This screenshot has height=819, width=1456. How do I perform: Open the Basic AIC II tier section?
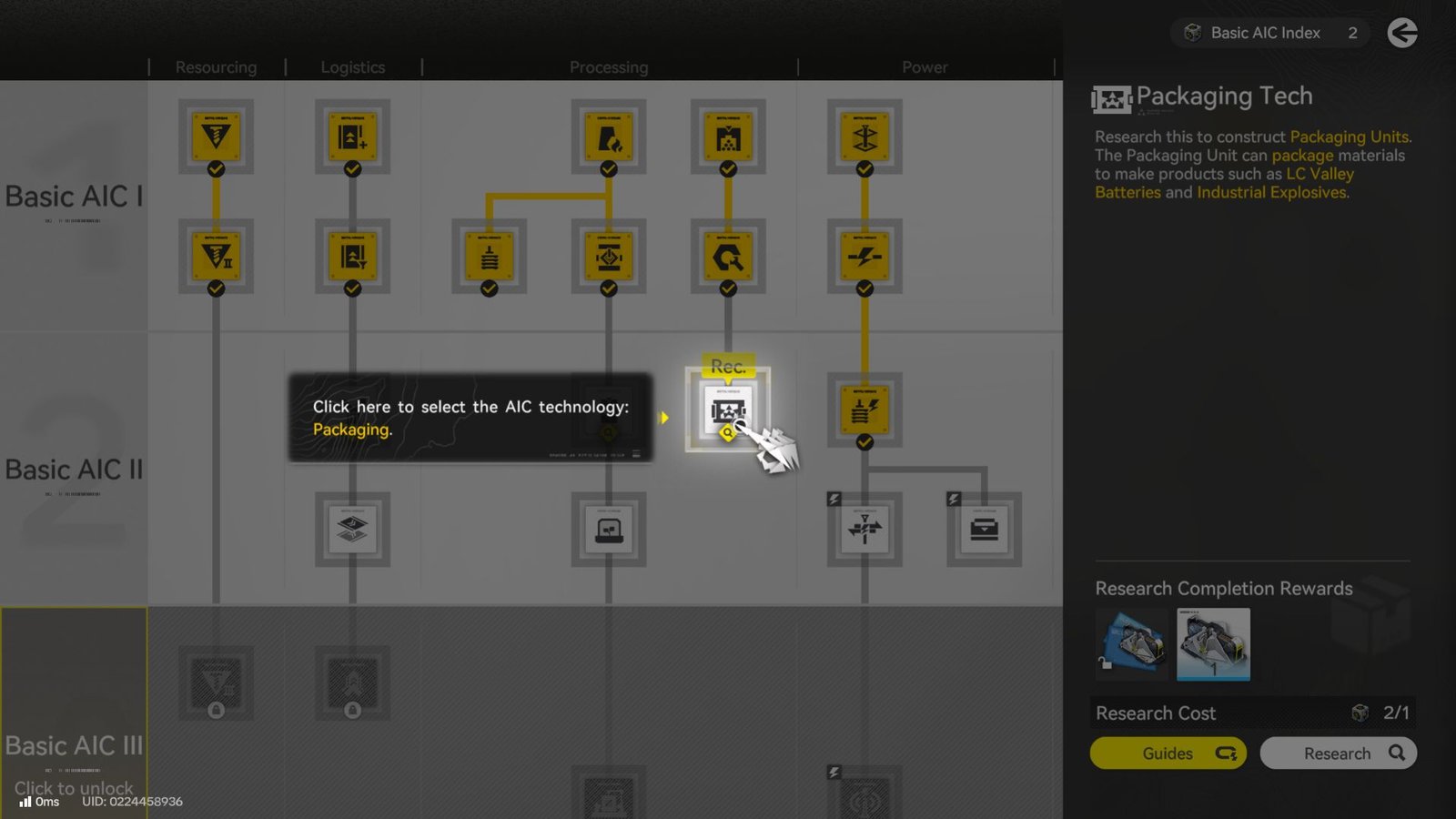[75, 469]
